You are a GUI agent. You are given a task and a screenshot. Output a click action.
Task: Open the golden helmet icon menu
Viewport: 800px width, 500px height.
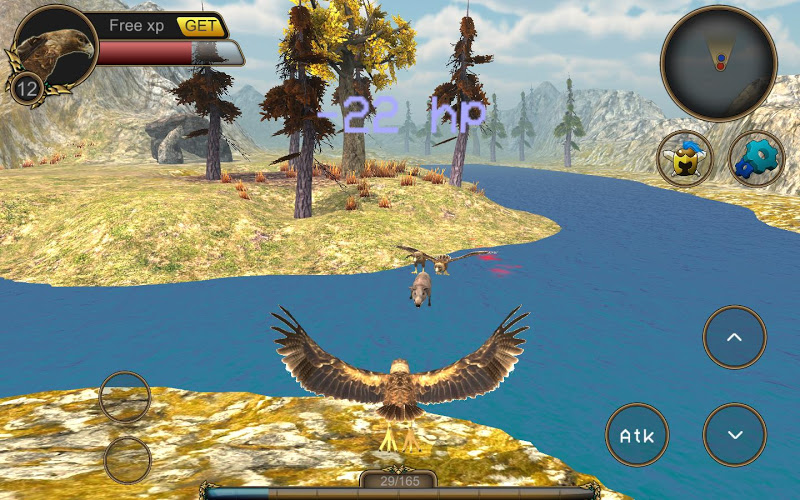click(685, 159)
